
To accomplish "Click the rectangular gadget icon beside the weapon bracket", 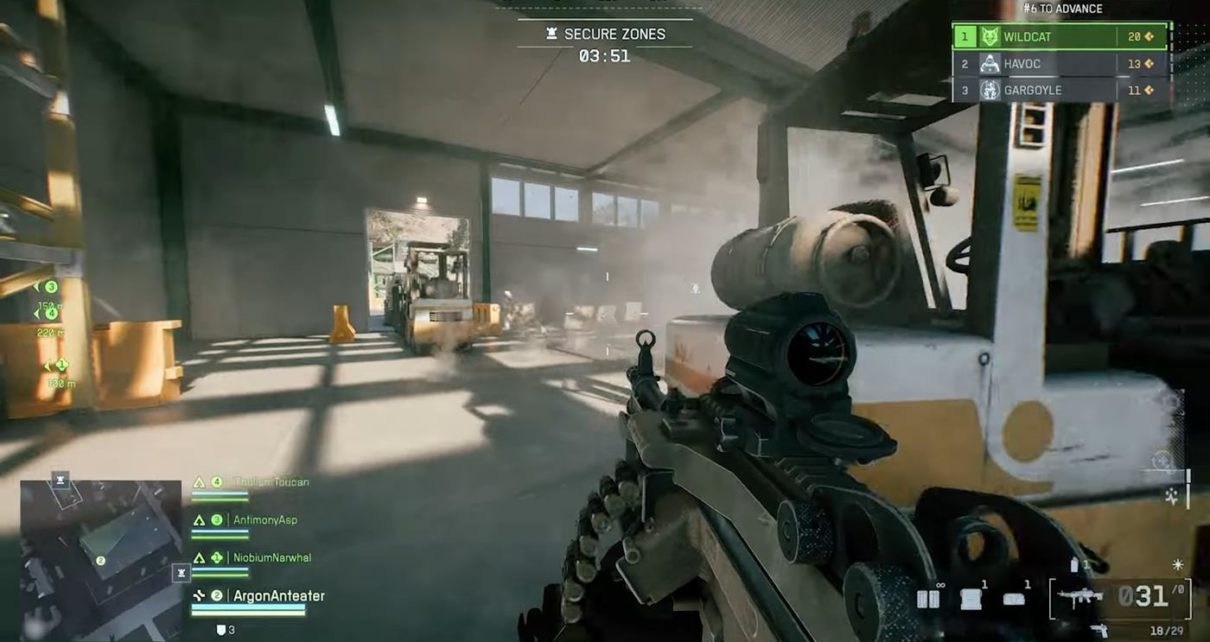I will [x=1014, y=599].
